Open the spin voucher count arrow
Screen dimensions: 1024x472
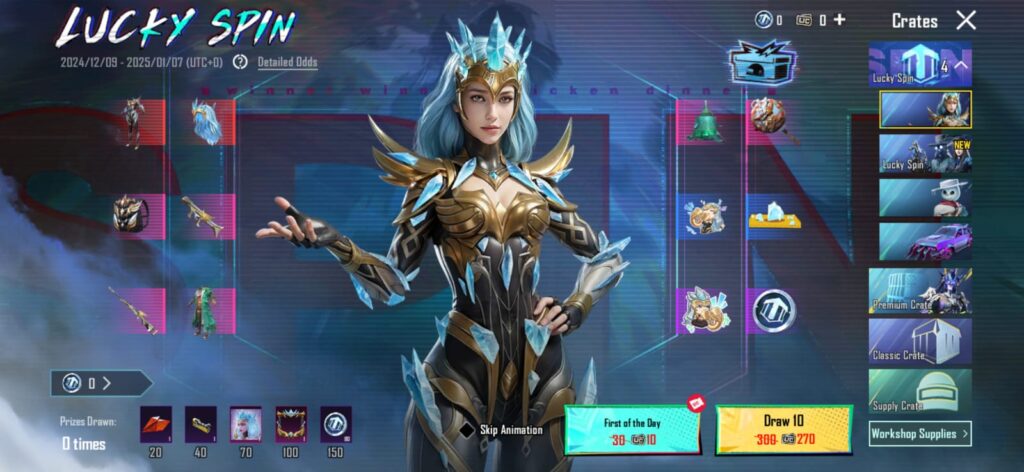tap(104, 383)
